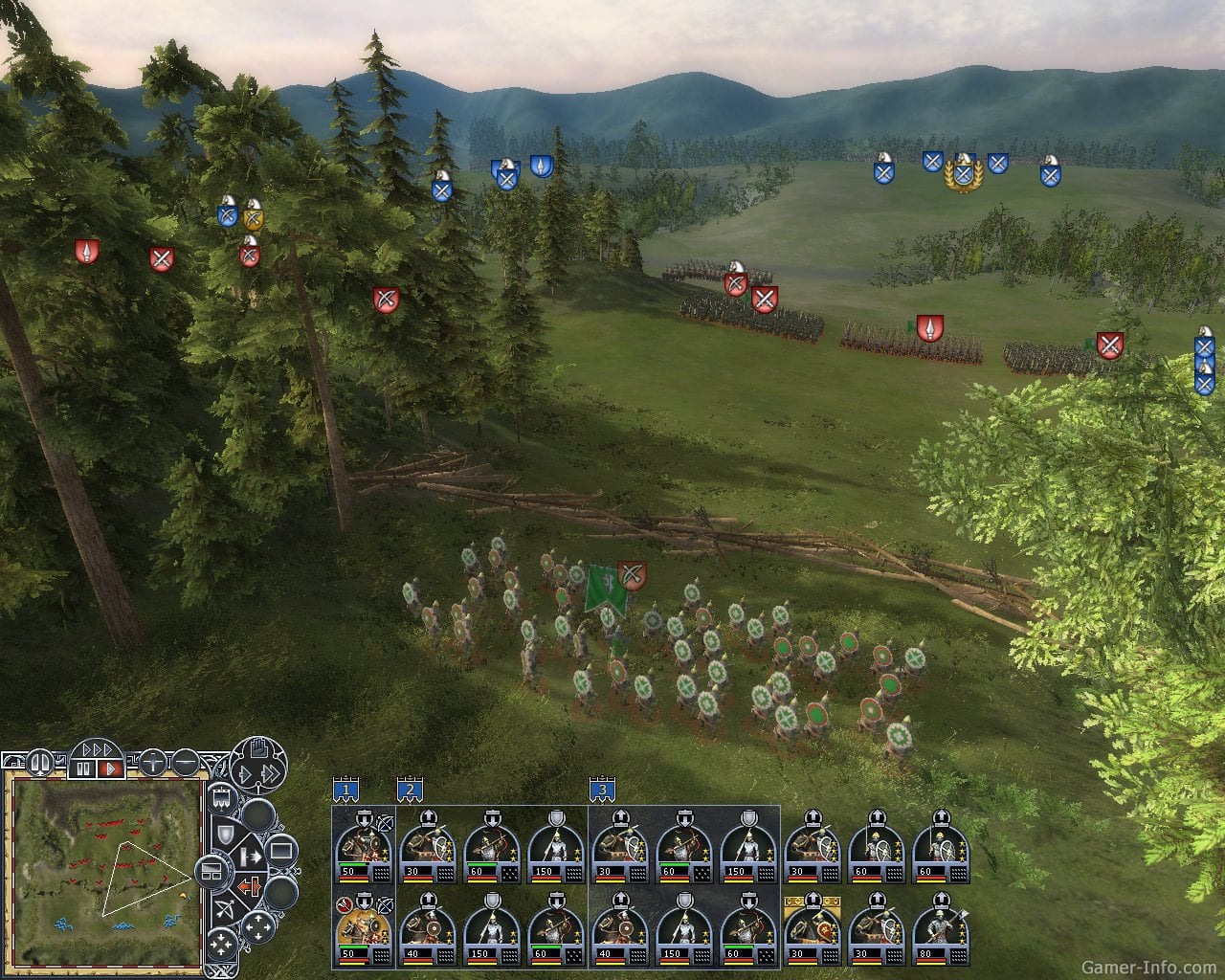Toggle the bow and arrow command
The width and height of the screenshot is (1225, 980).
point(225,908)
